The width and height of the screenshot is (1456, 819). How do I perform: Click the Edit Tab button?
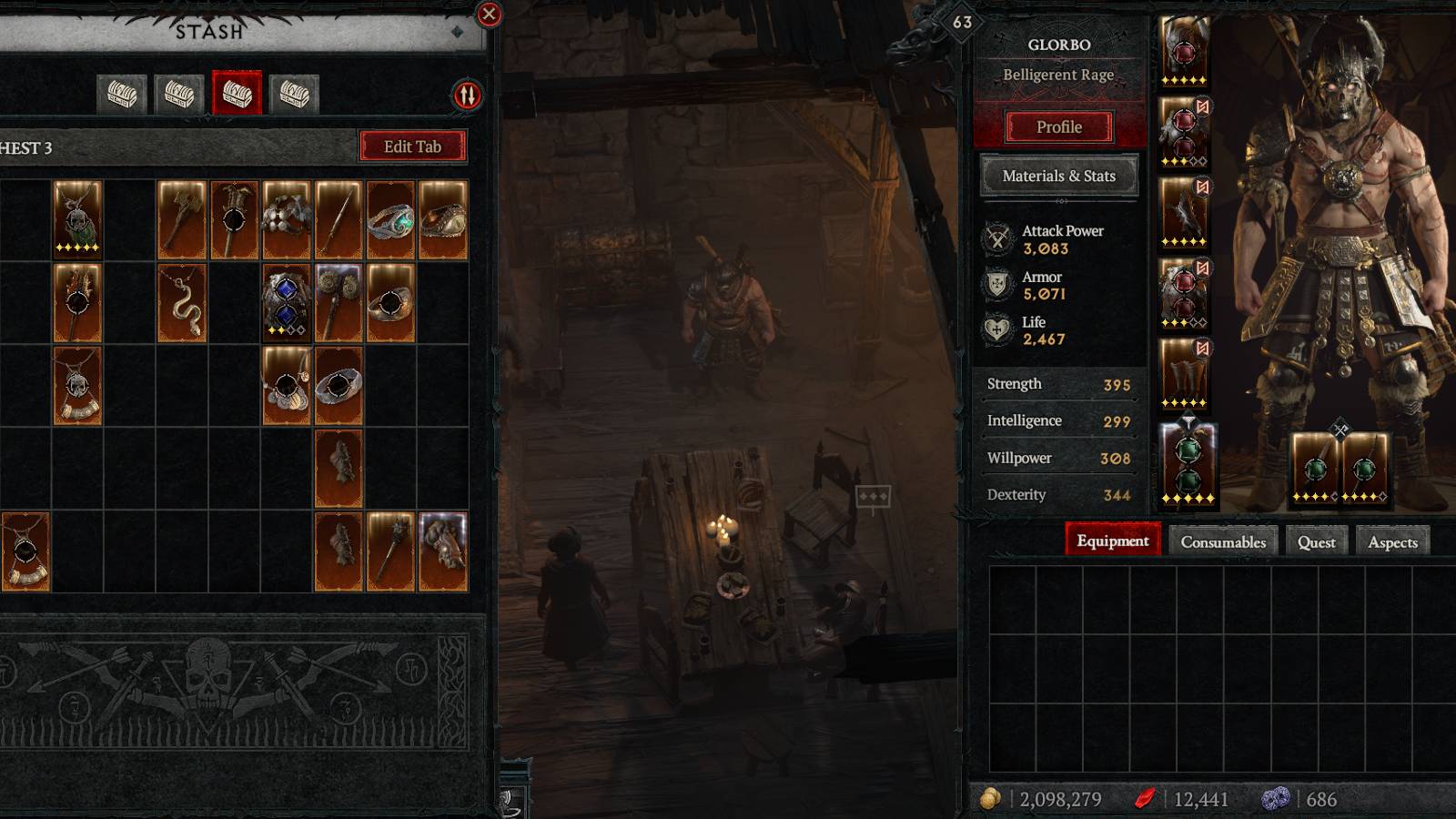point(415,147)
